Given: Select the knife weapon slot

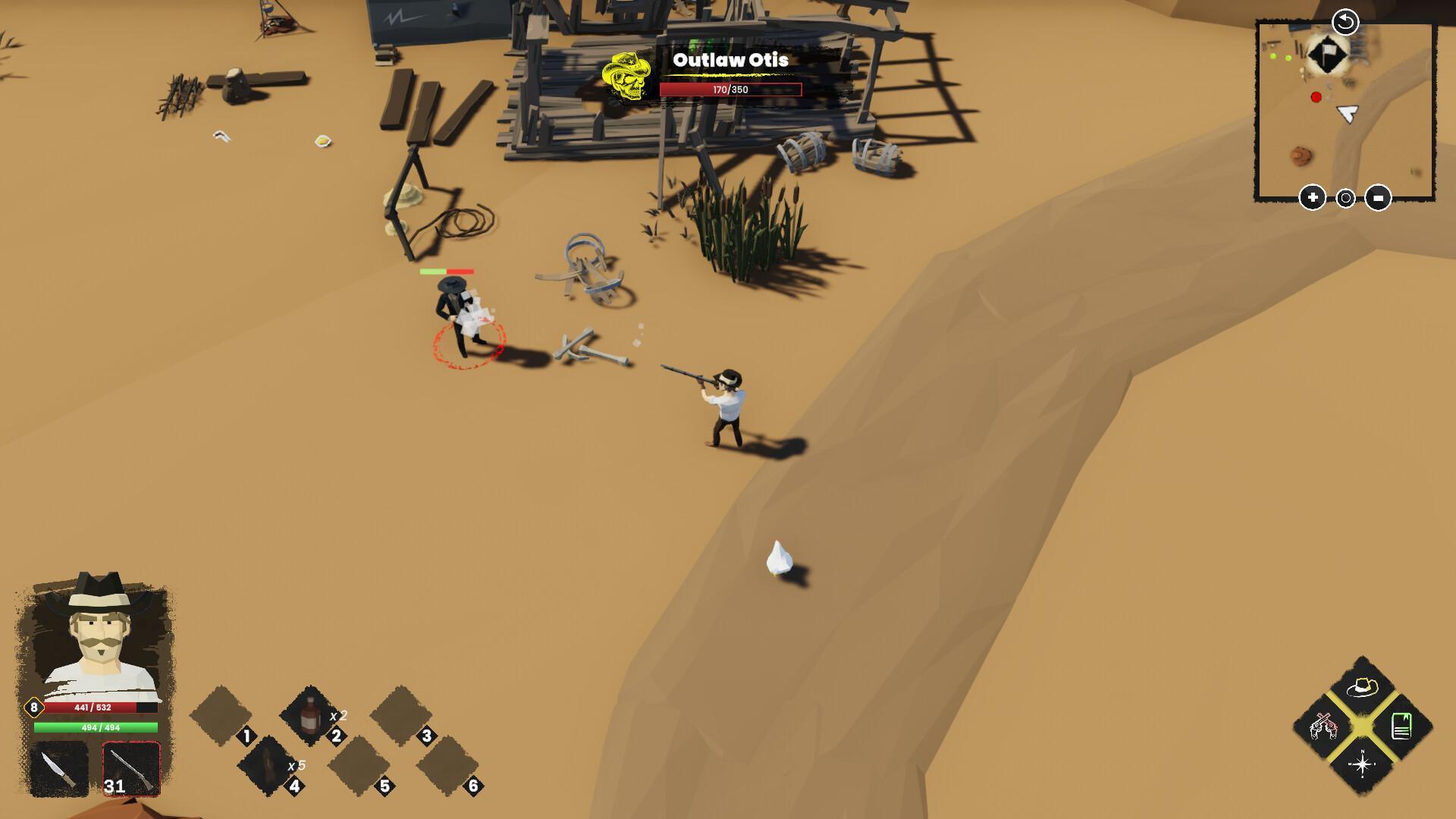Looking at the screenshot, I should [x=59, y=769].
